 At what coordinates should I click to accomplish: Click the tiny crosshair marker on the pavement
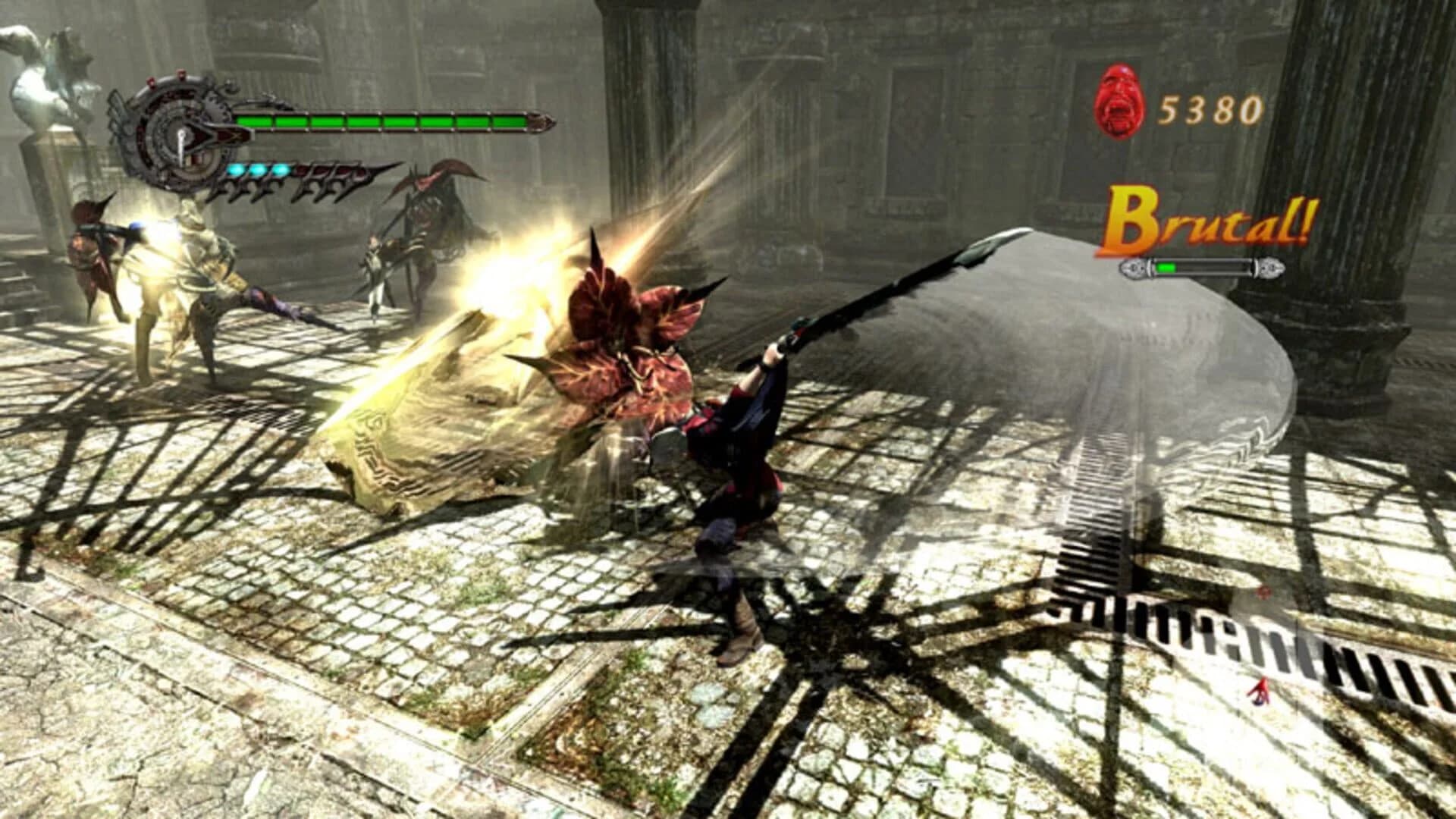coord(1264,592)
